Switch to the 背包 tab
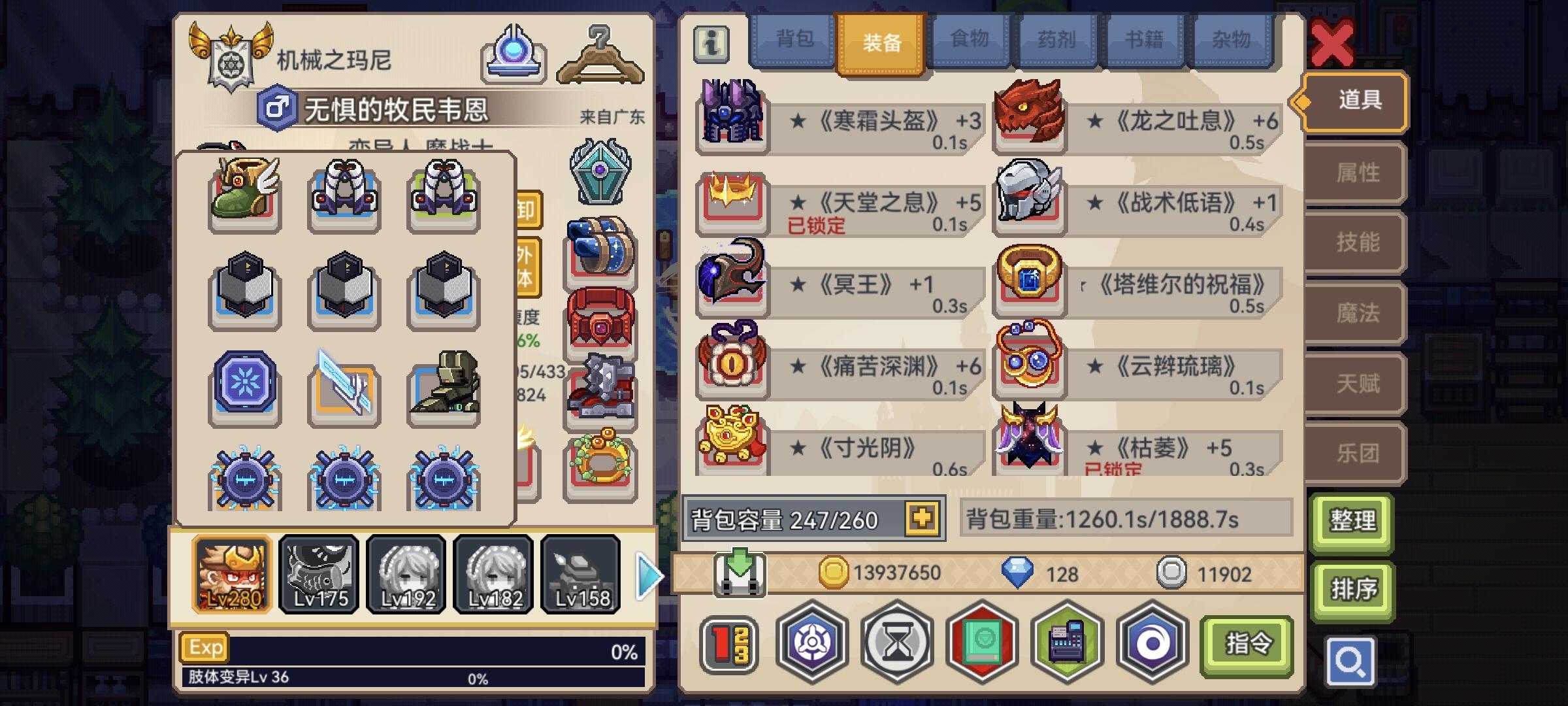 pos(792,41)
